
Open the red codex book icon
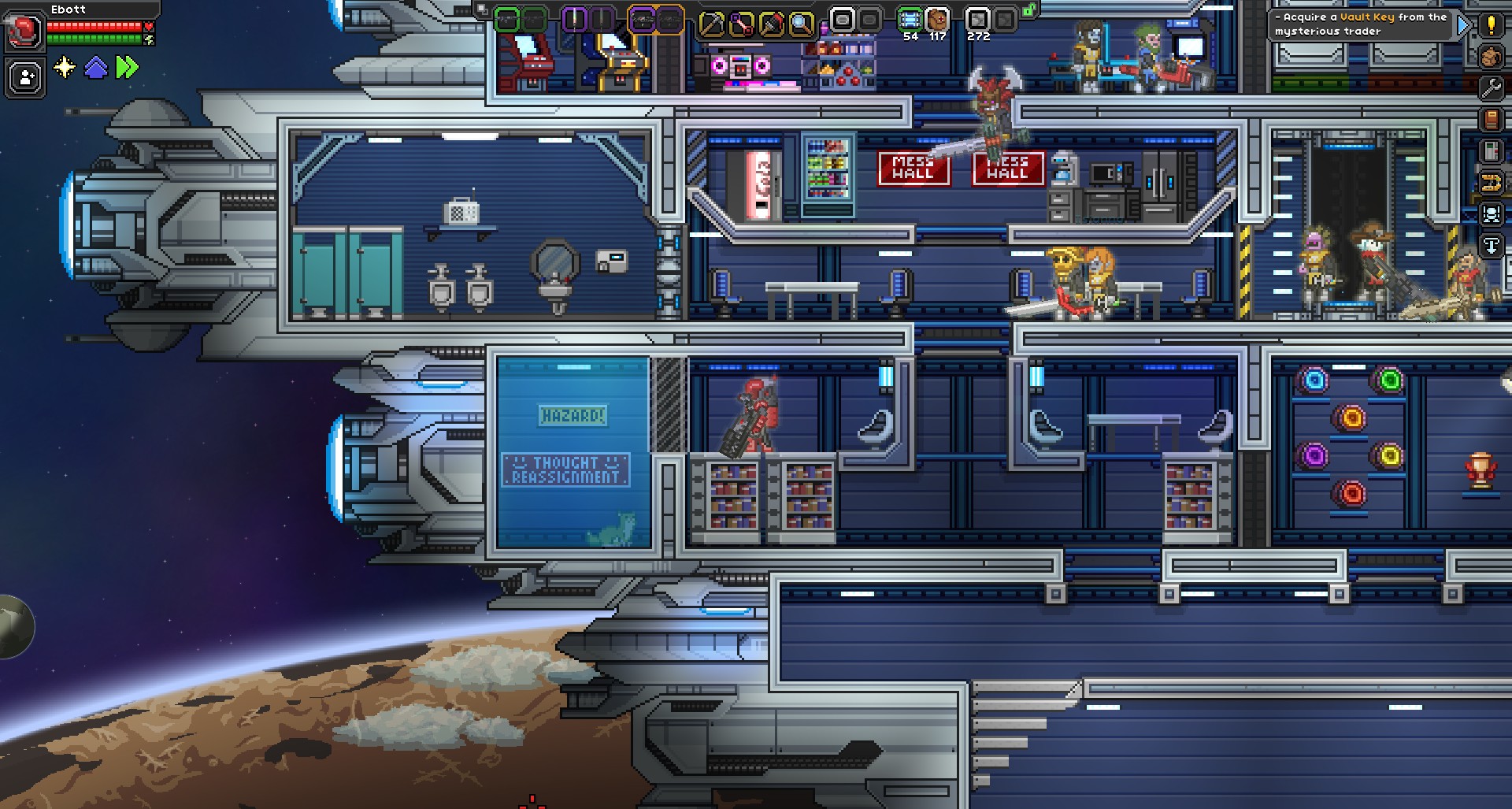tap(1491, 119)
